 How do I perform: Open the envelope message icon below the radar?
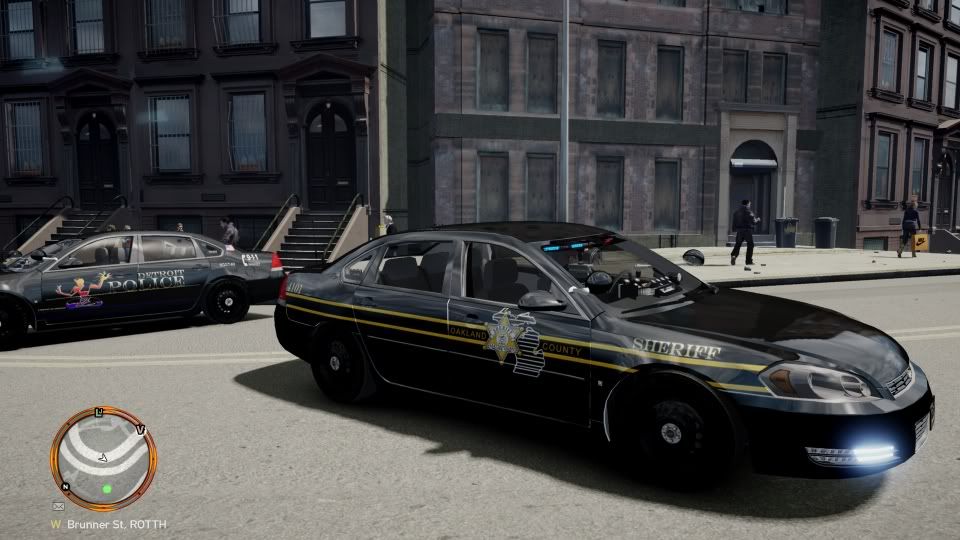click(x=59, y=507)
